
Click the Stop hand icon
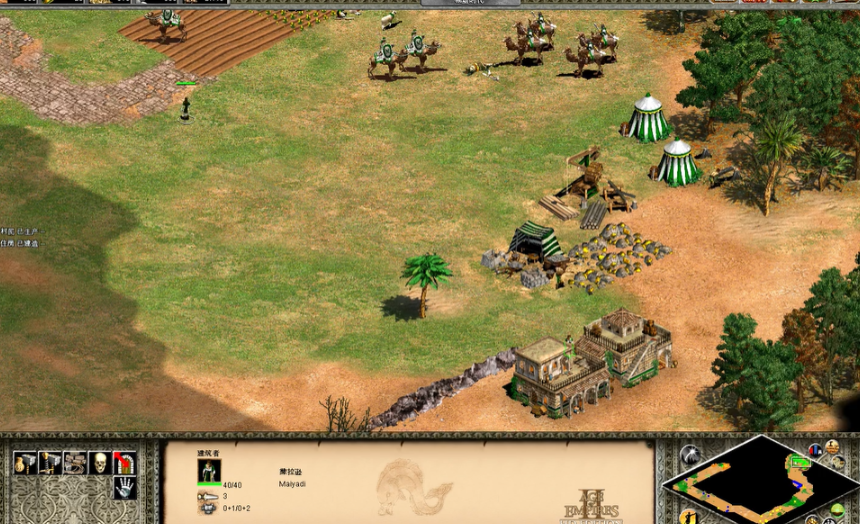pyautogui.click(x=124, y=488)
